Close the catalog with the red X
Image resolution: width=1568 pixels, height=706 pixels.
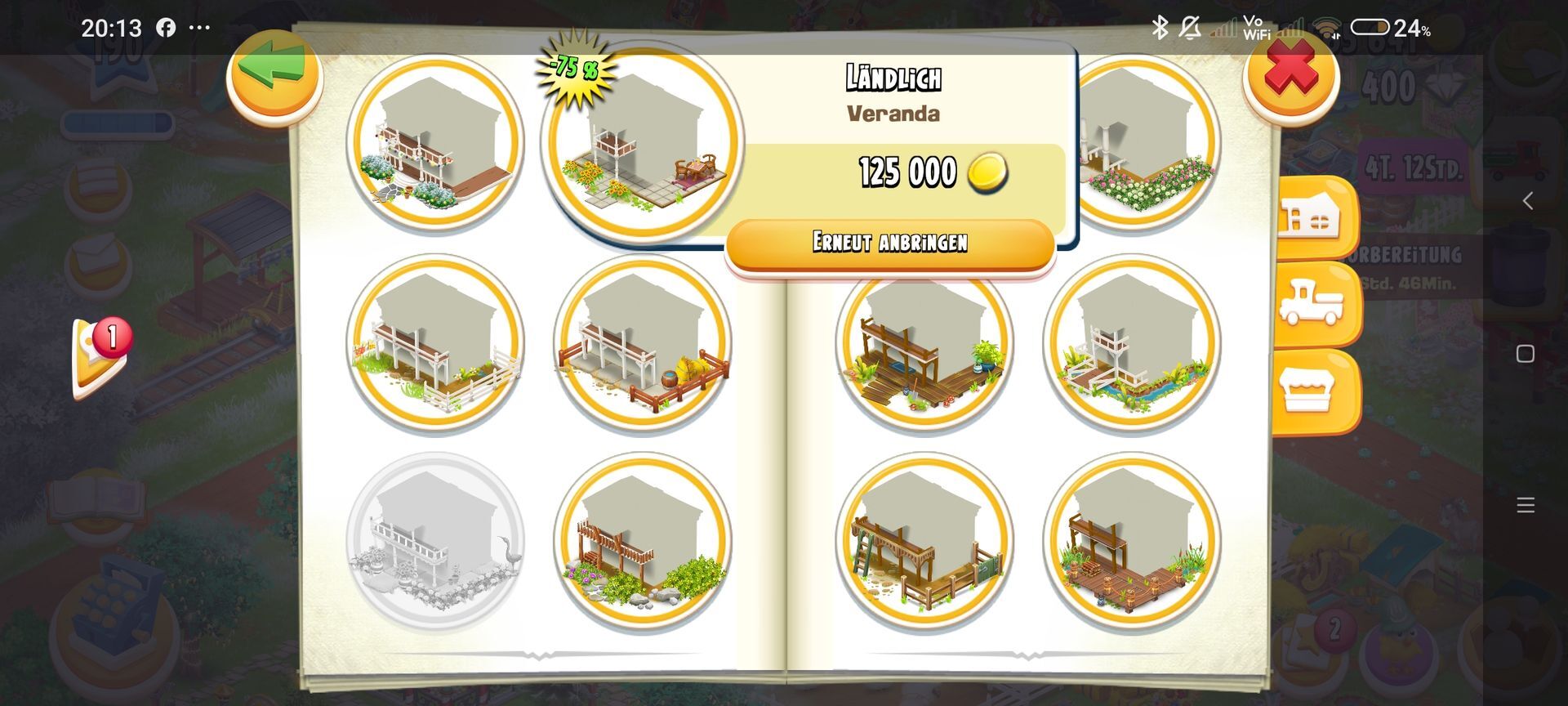pos(1290,76)
